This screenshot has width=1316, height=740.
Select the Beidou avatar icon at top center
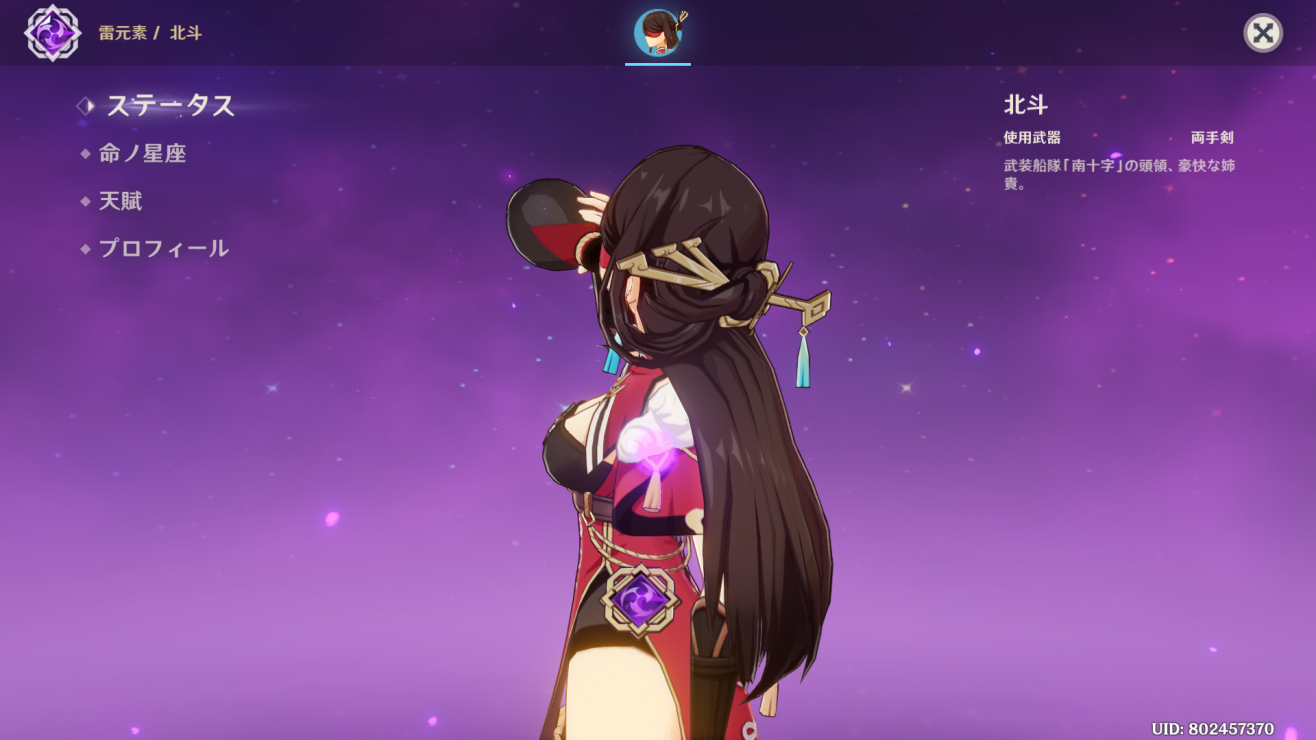coord(657,30)
